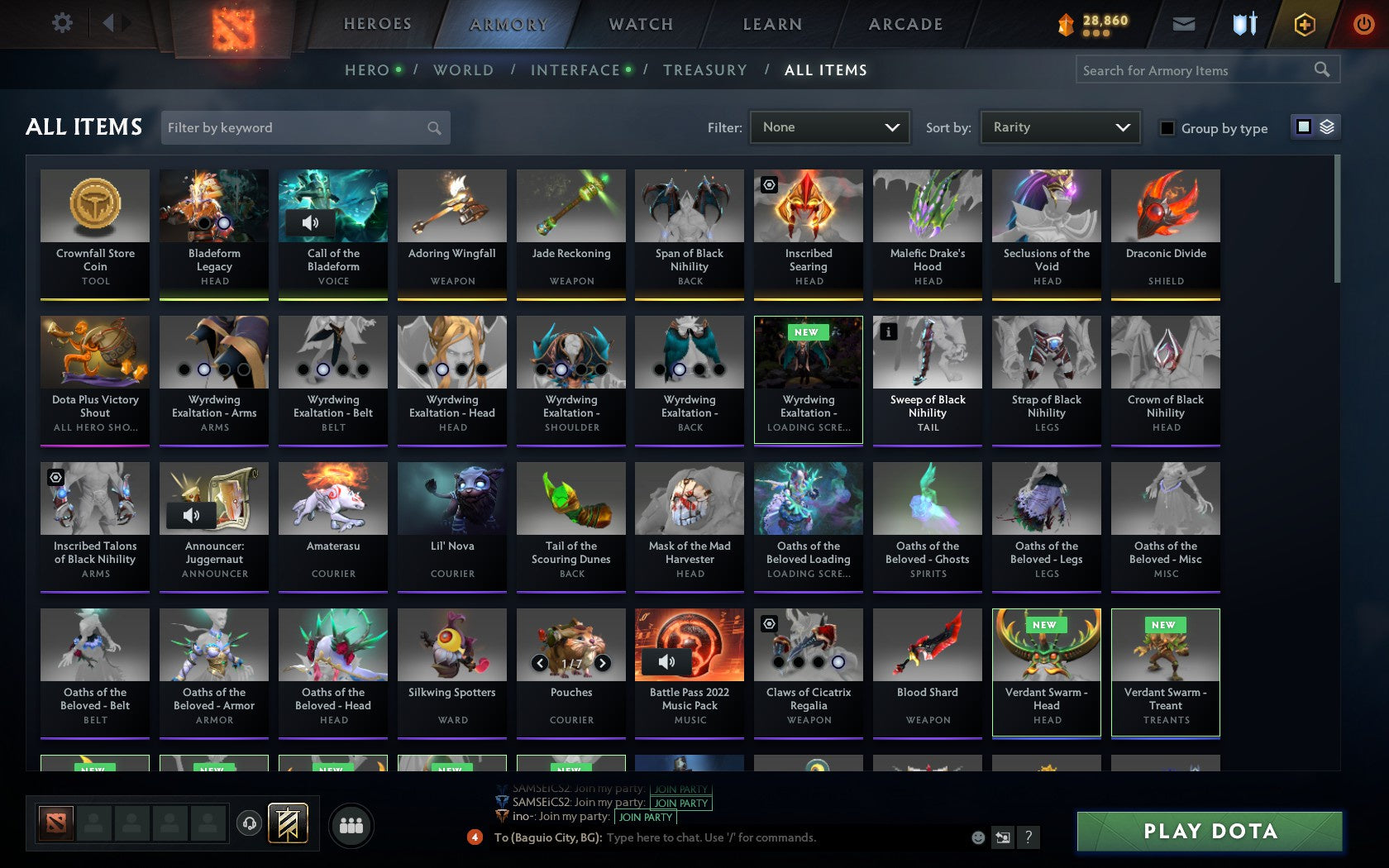1389x868 pixels.
Task: Open the mail notifications inbox
Action: point(1184,24)
